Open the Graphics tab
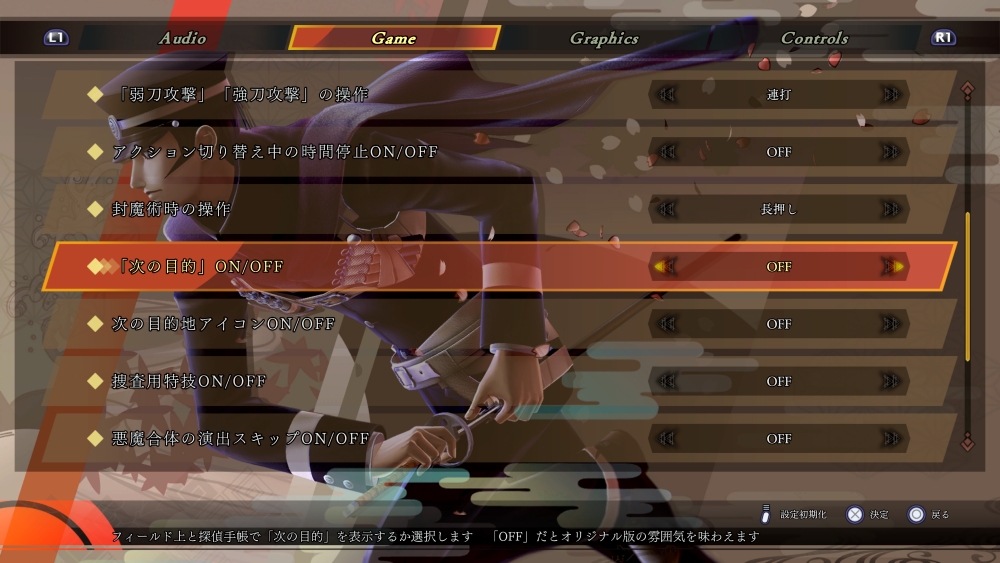Screen dimensions: 1000x563 [x=604, y=38]
